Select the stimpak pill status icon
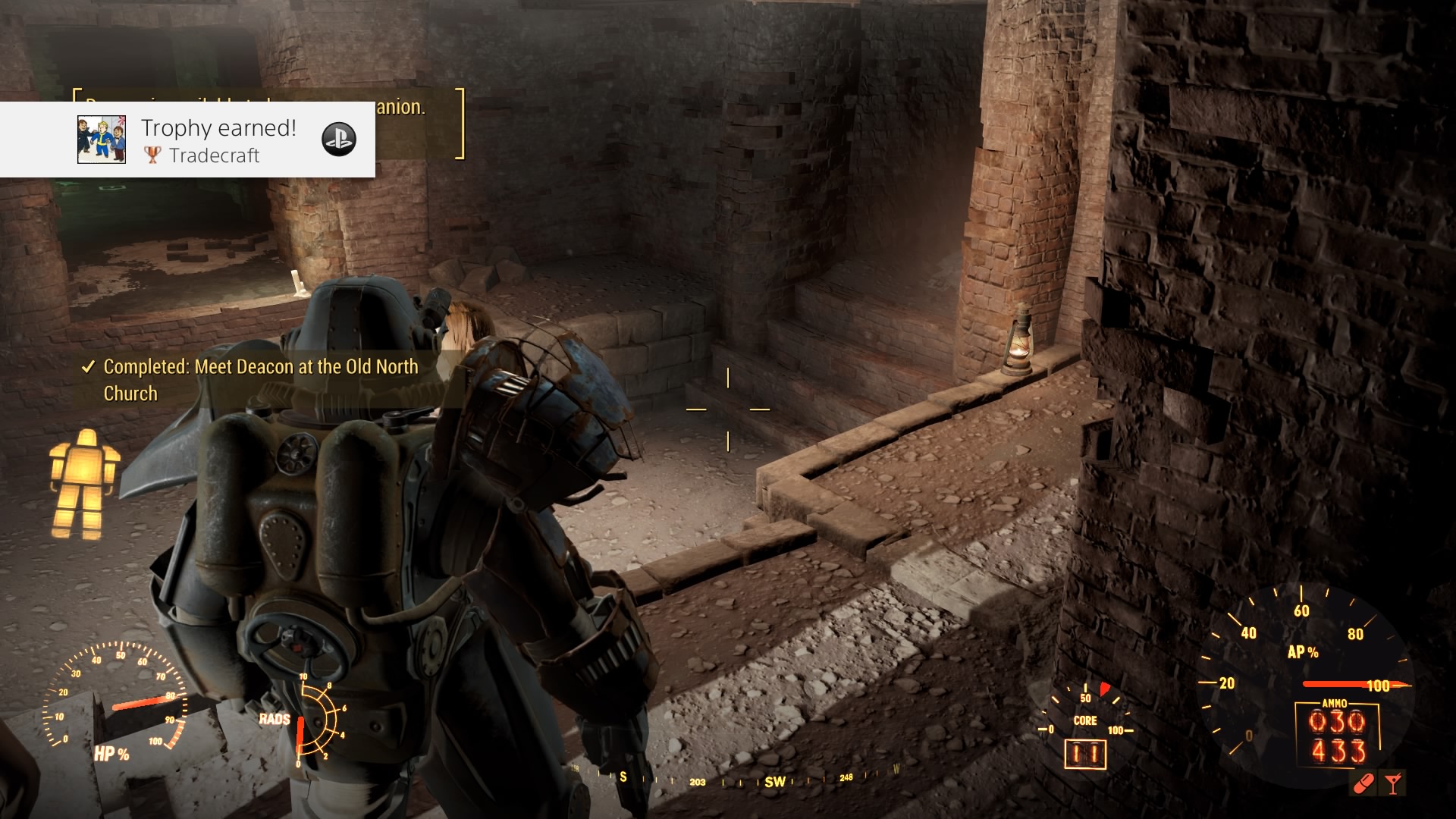This screenshot has width=1456, height=819. (1363, 783)
